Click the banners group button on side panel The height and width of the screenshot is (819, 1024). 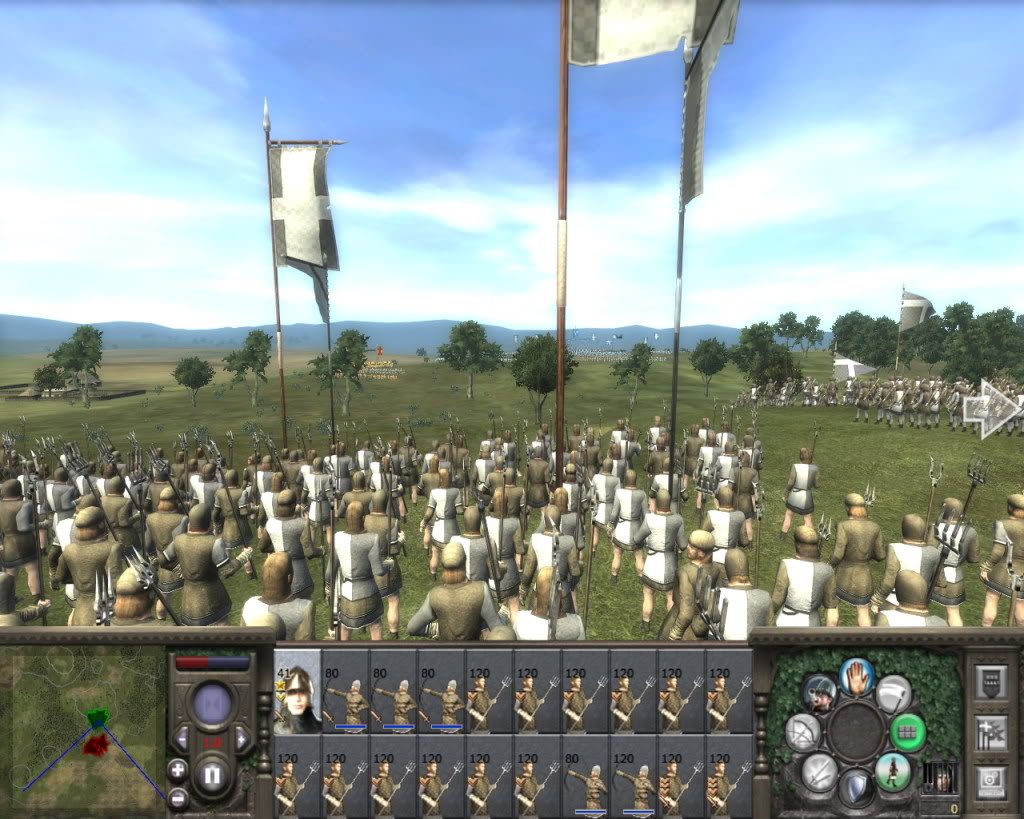tap(991, 732)
